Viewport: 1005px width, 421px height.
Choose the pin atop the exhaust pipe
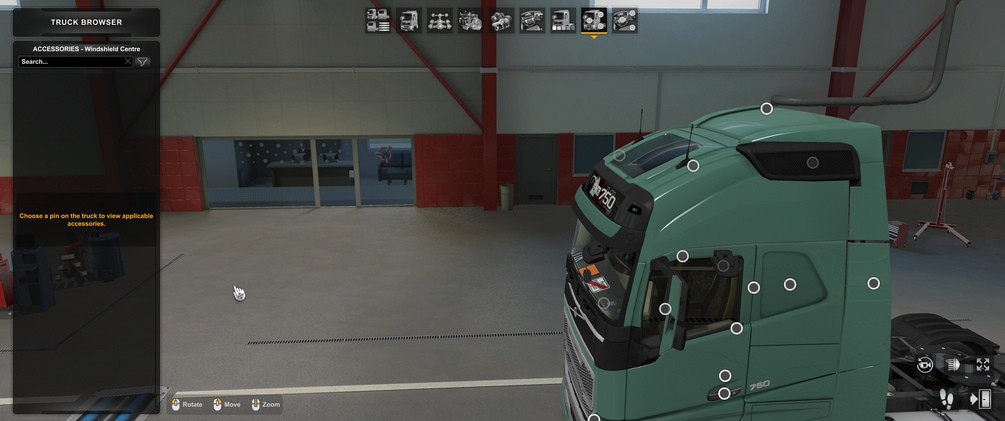pos(767,108)
